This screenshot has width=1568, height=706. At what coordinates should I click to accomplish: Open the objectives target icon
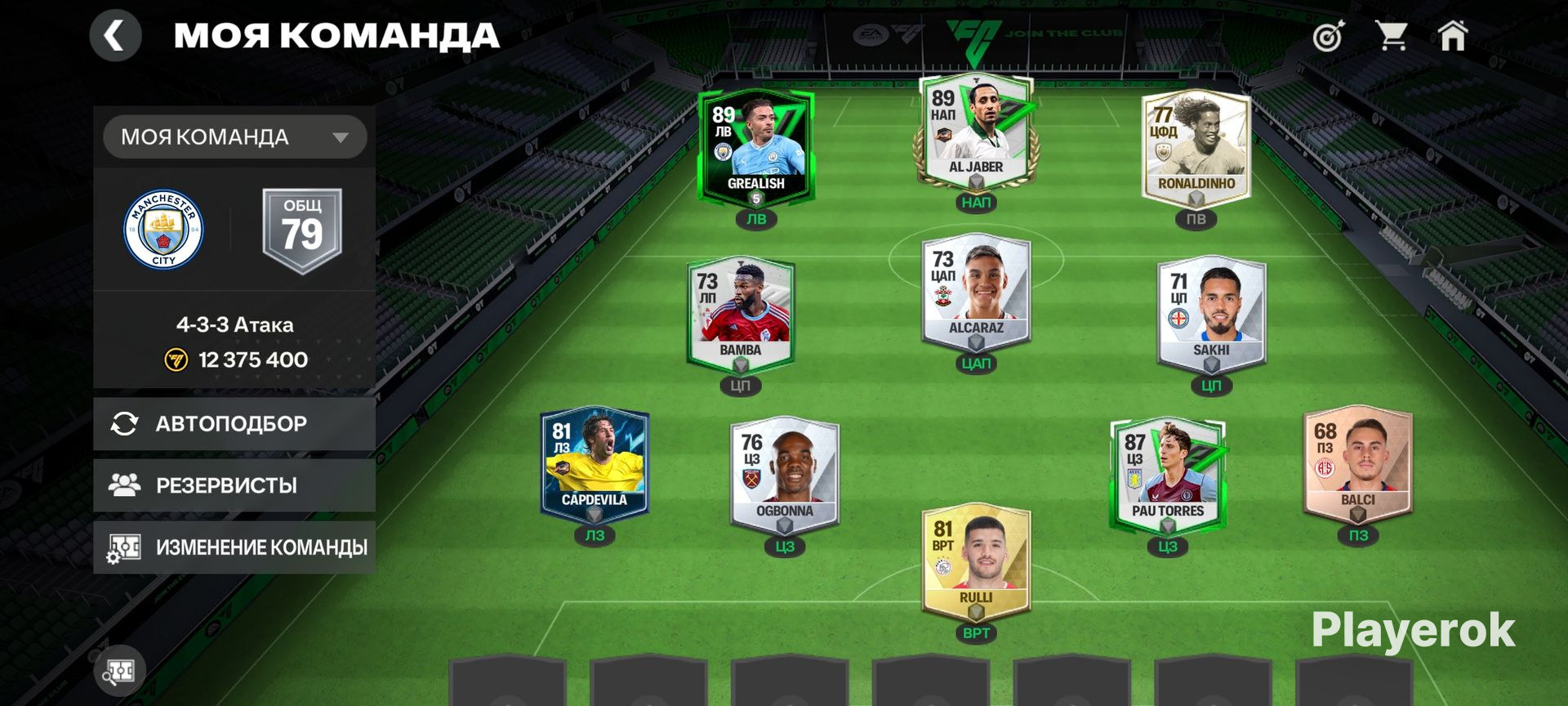1328,37
